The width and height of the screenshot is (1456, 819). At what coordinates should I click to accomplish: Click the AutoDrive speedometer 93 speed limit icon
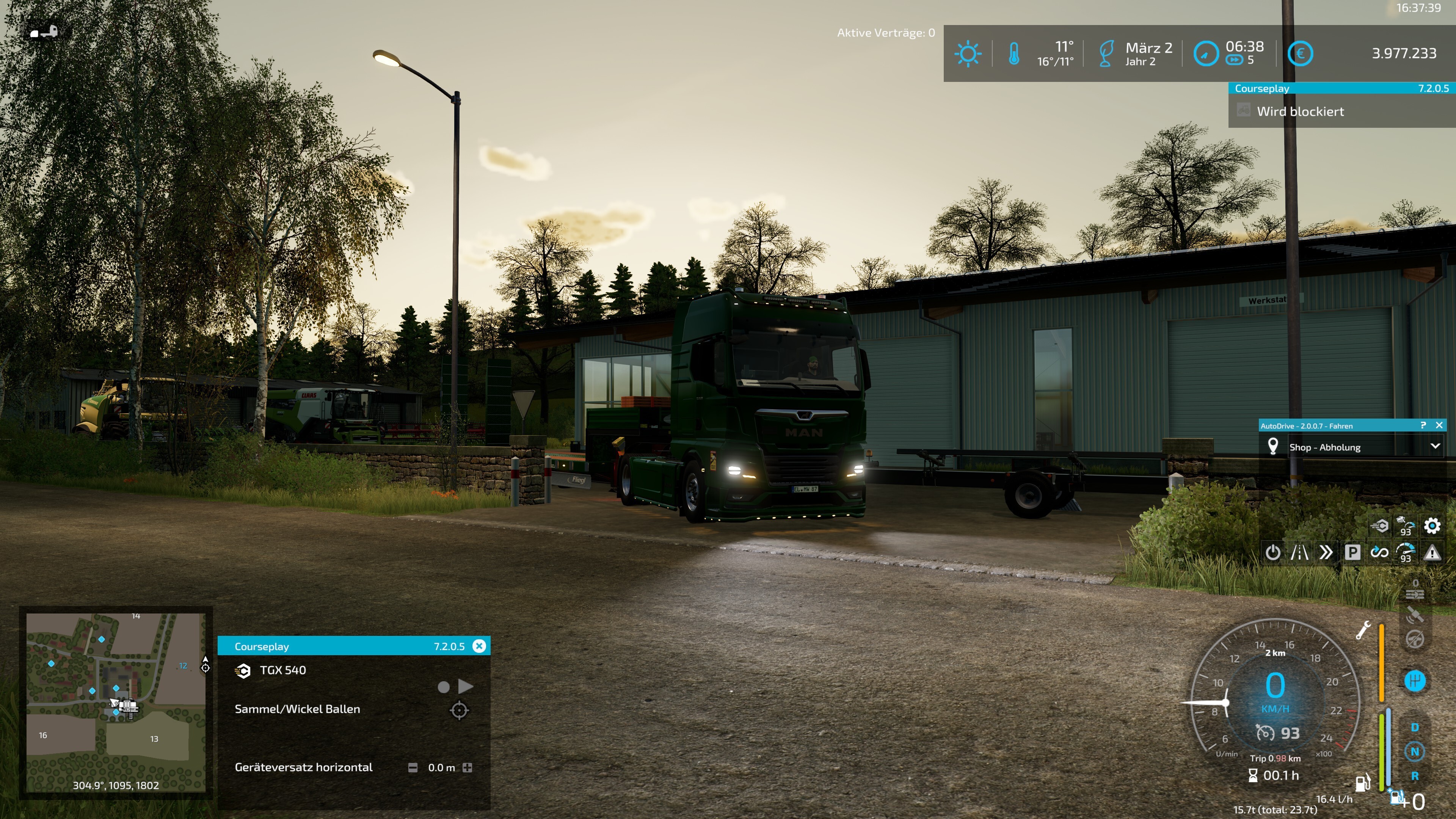(x=1406, y=552)
